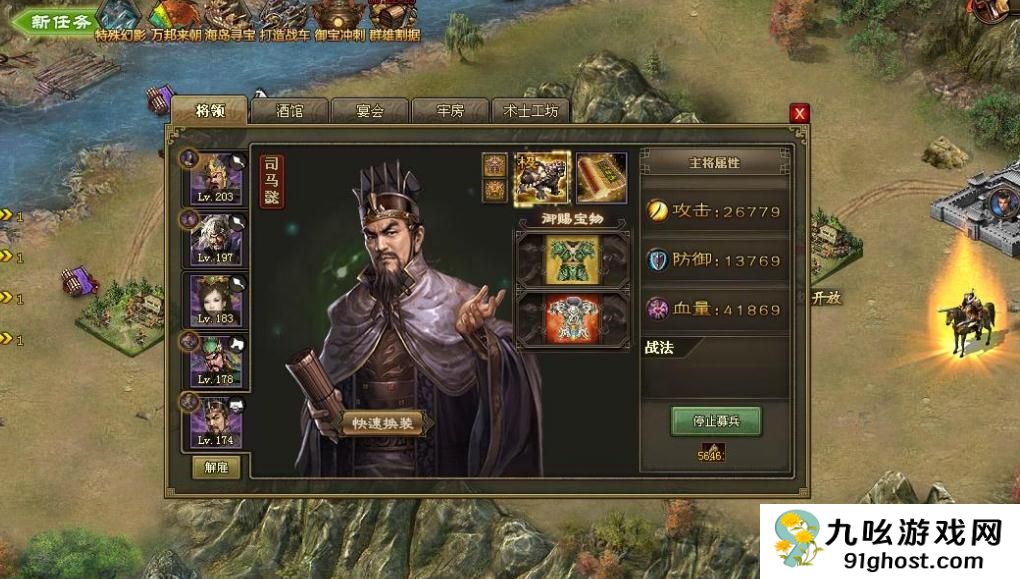The width and height of the screenshot is (1020, 579).
Task: Close the generals panel with the red X
Action: pyautogui.click(x=799, y=113)
